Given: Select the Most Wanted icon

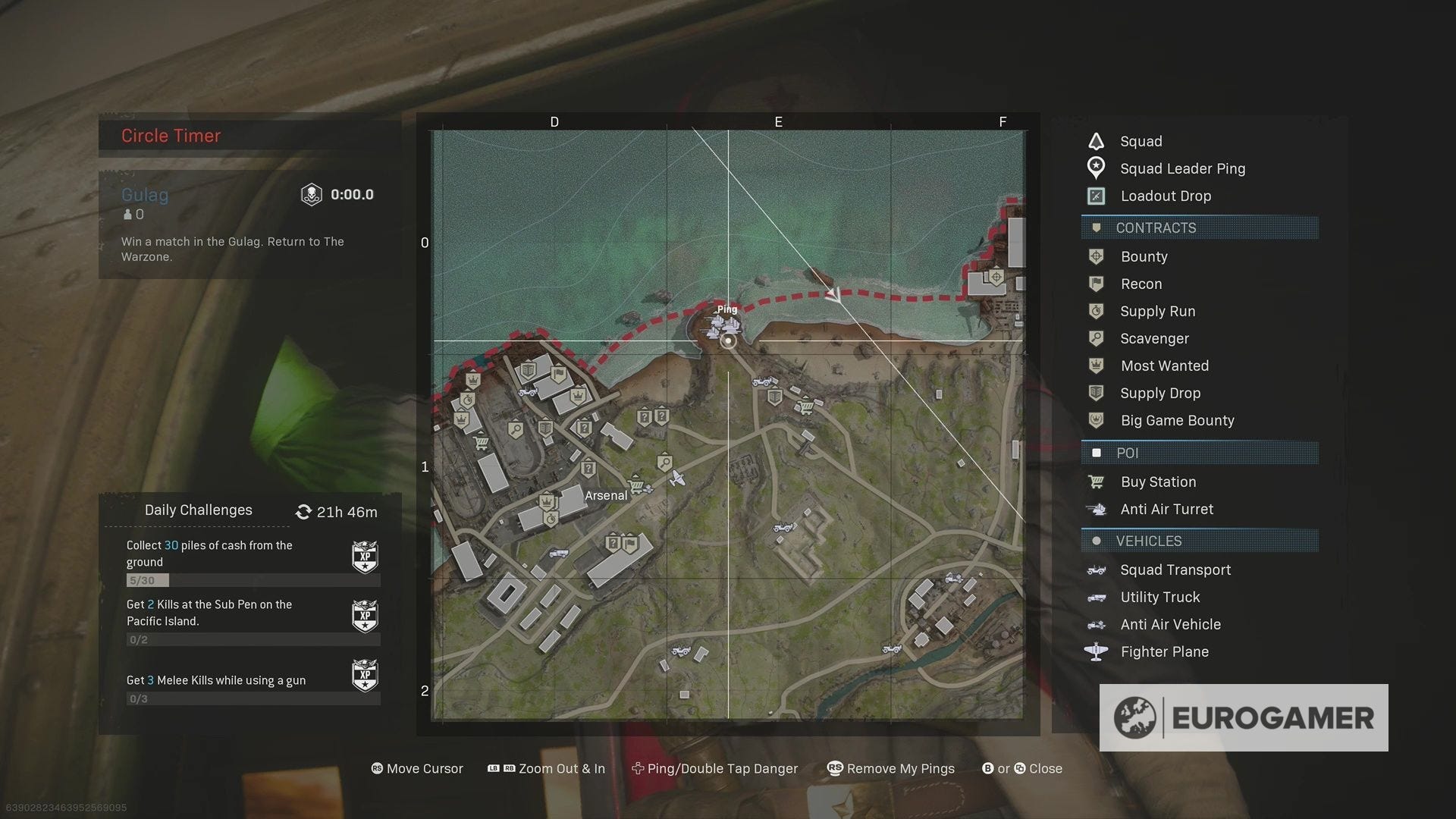Looking at the screenshot, I should [1096, 366].
